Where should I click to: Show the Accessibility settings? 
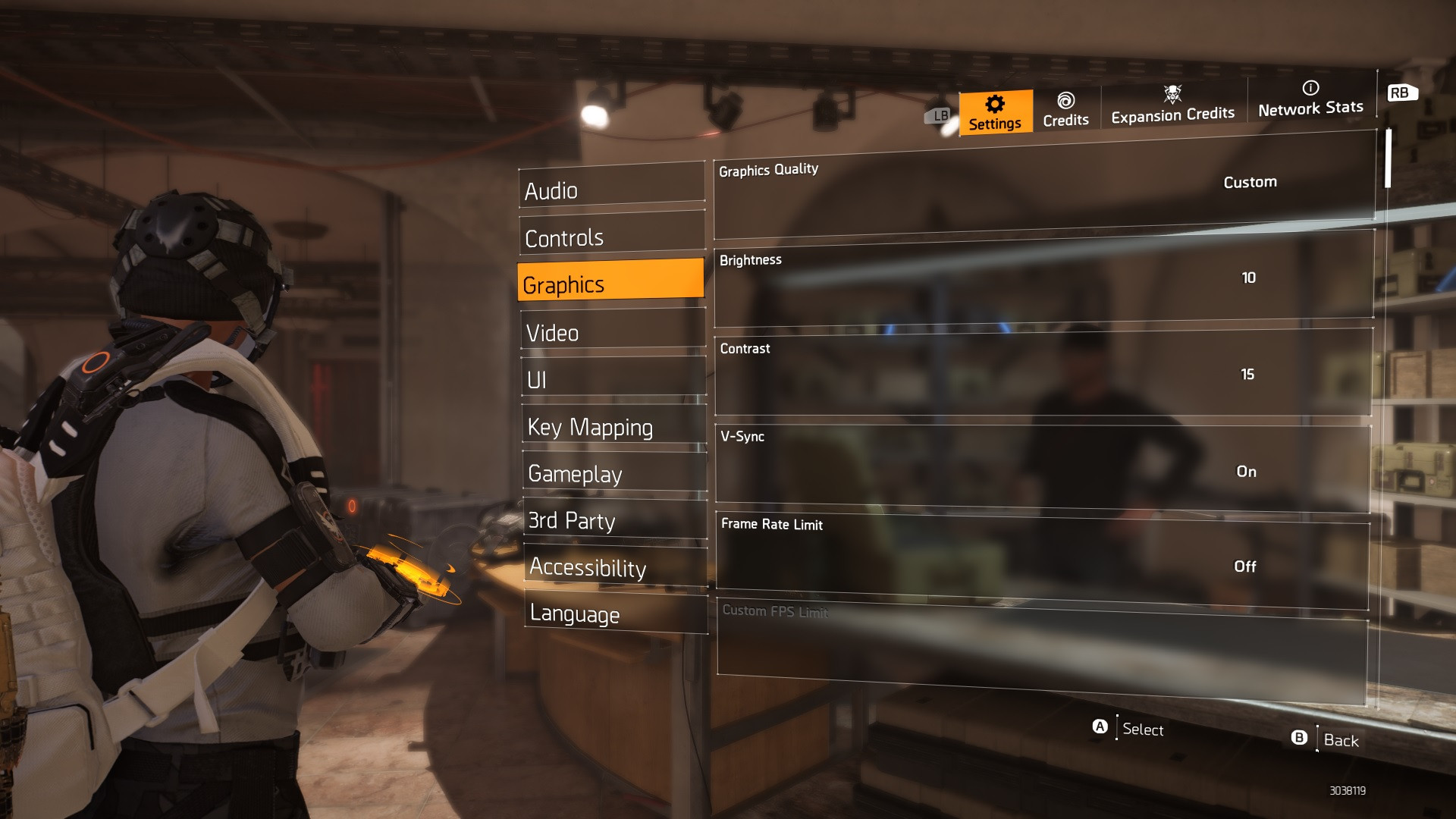coord(616,567)
